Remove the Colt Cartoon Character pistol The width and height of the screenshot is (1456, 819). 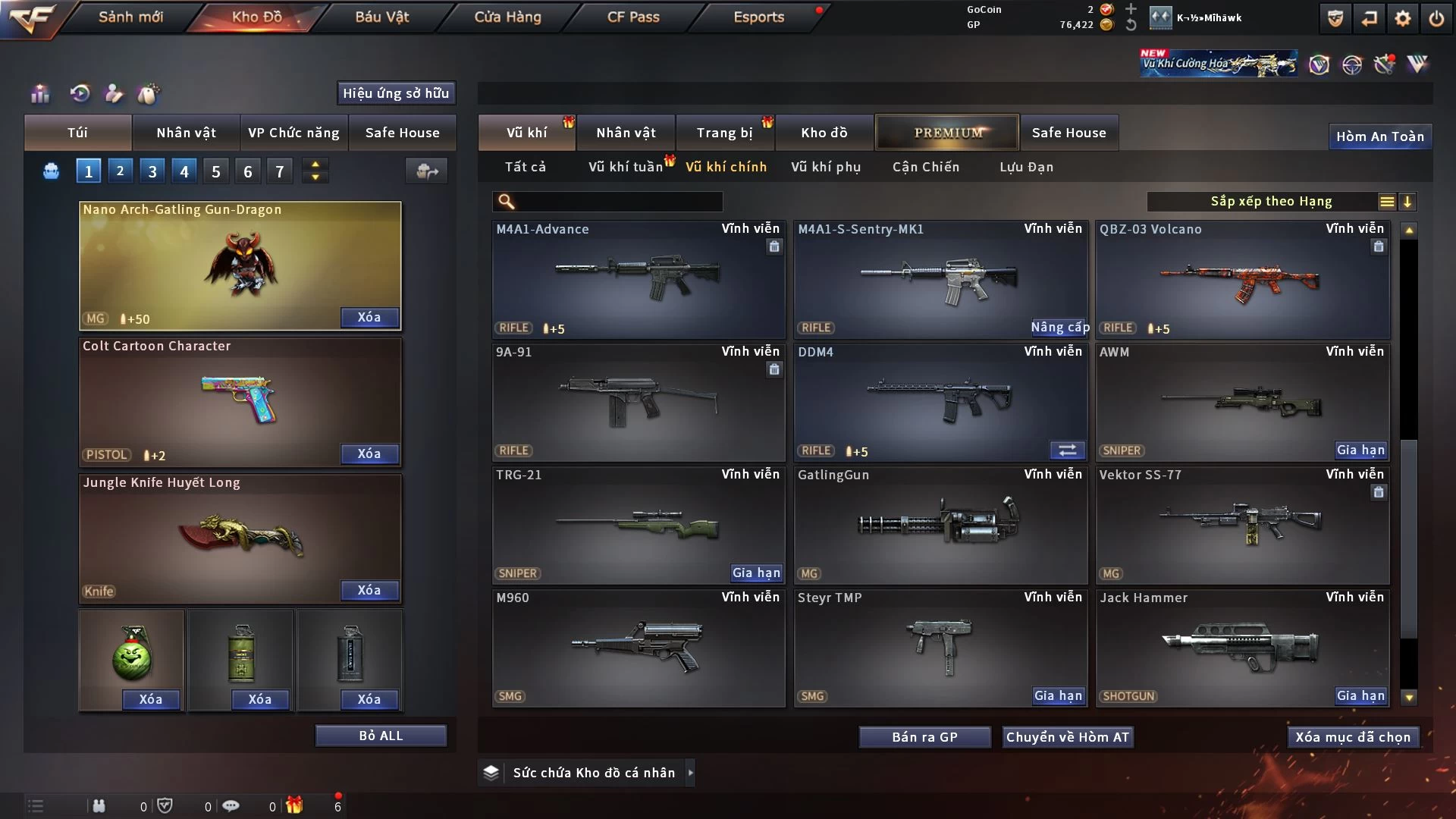coord(369,453)
